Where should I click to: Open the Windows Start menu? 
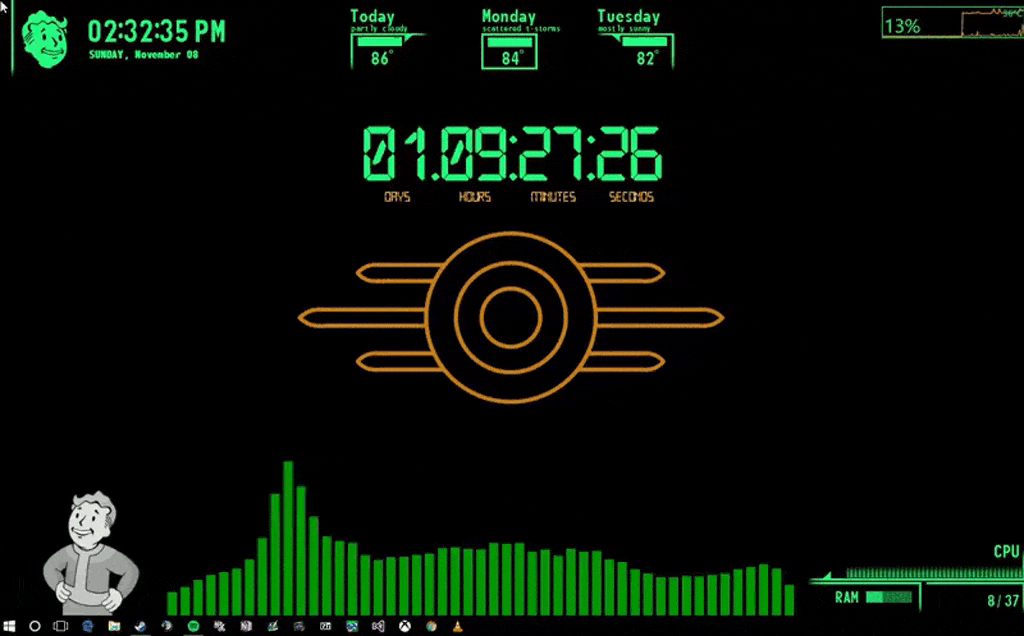coord(10,626)
